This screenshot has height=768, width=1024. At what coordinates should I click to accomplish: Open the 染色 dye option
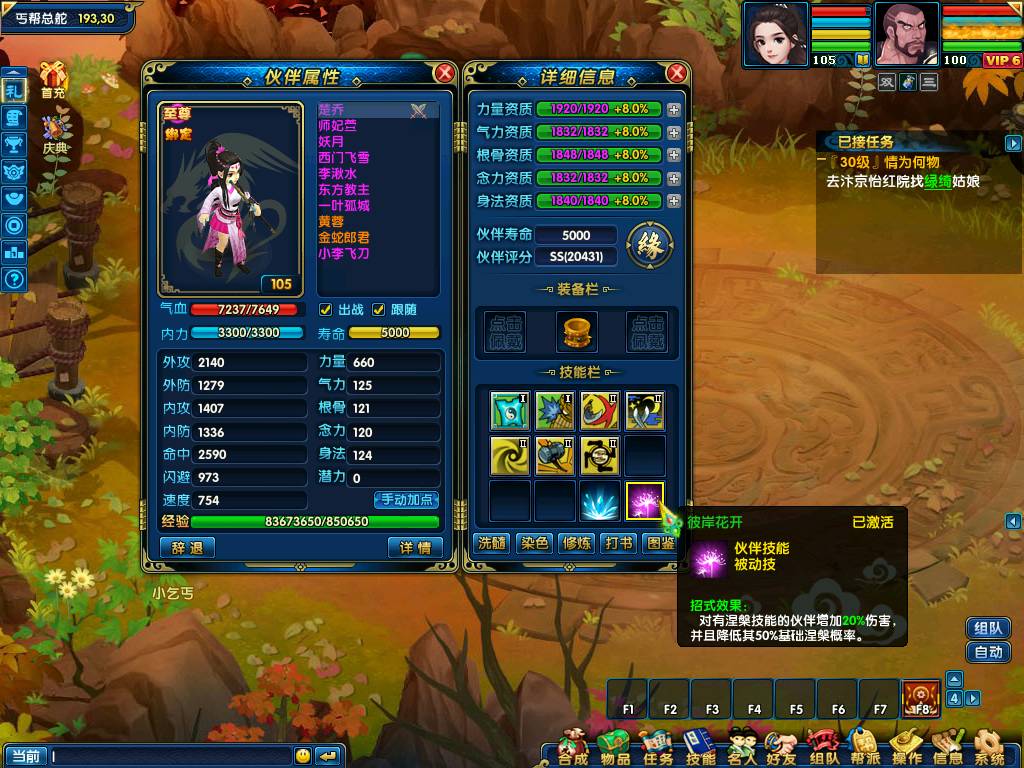(x=534, y=543)
